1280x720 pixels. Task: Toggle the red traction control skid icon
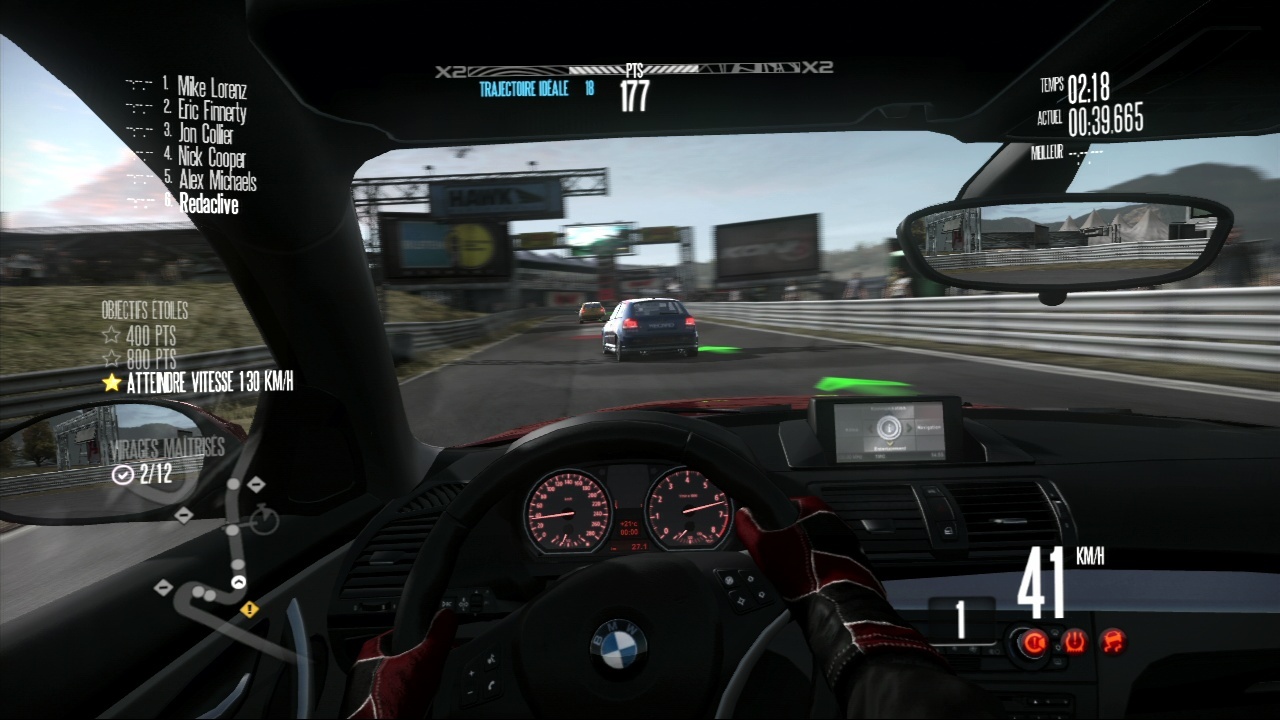click(1111, 642)
